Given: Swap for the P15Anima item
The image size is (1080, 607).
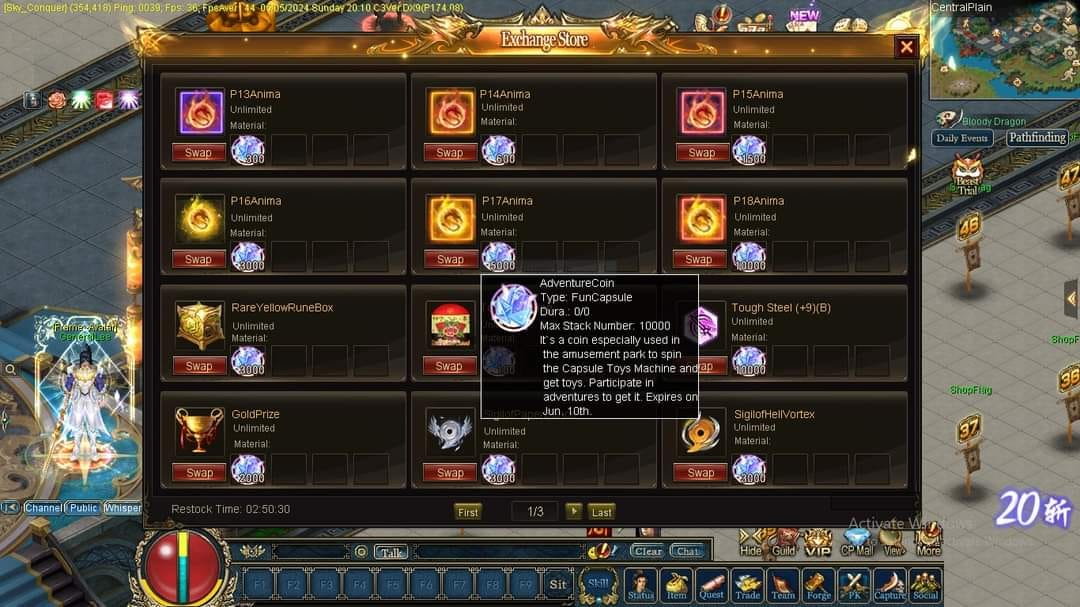Looking at the screenshot, I should pyautogui.click(x=701, y=153).
